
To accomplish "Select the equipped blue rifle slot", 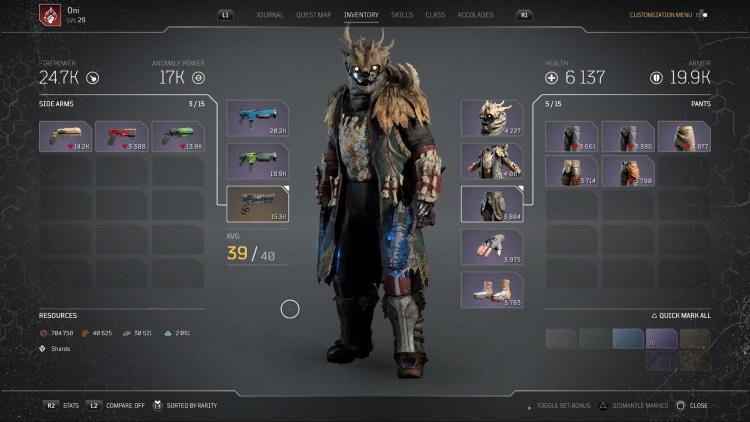I will pos(257,118).
